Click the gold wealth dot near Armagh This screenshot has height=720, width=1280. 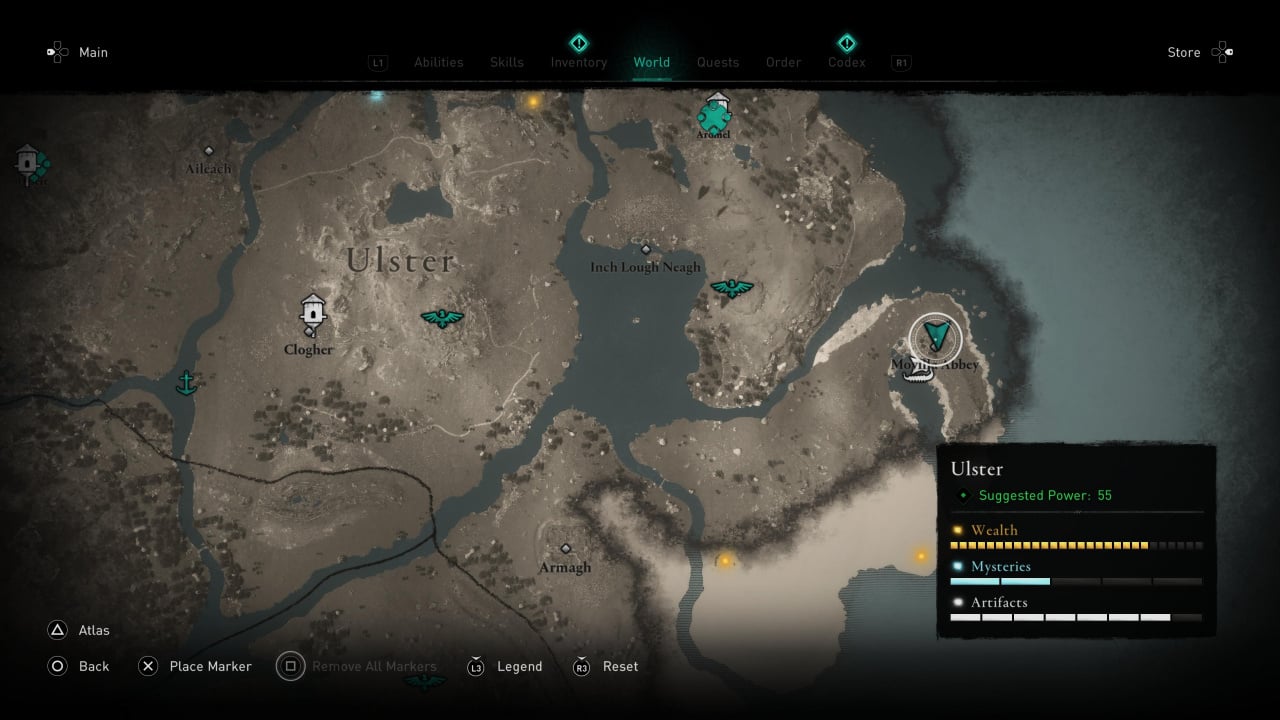(725, 560)
